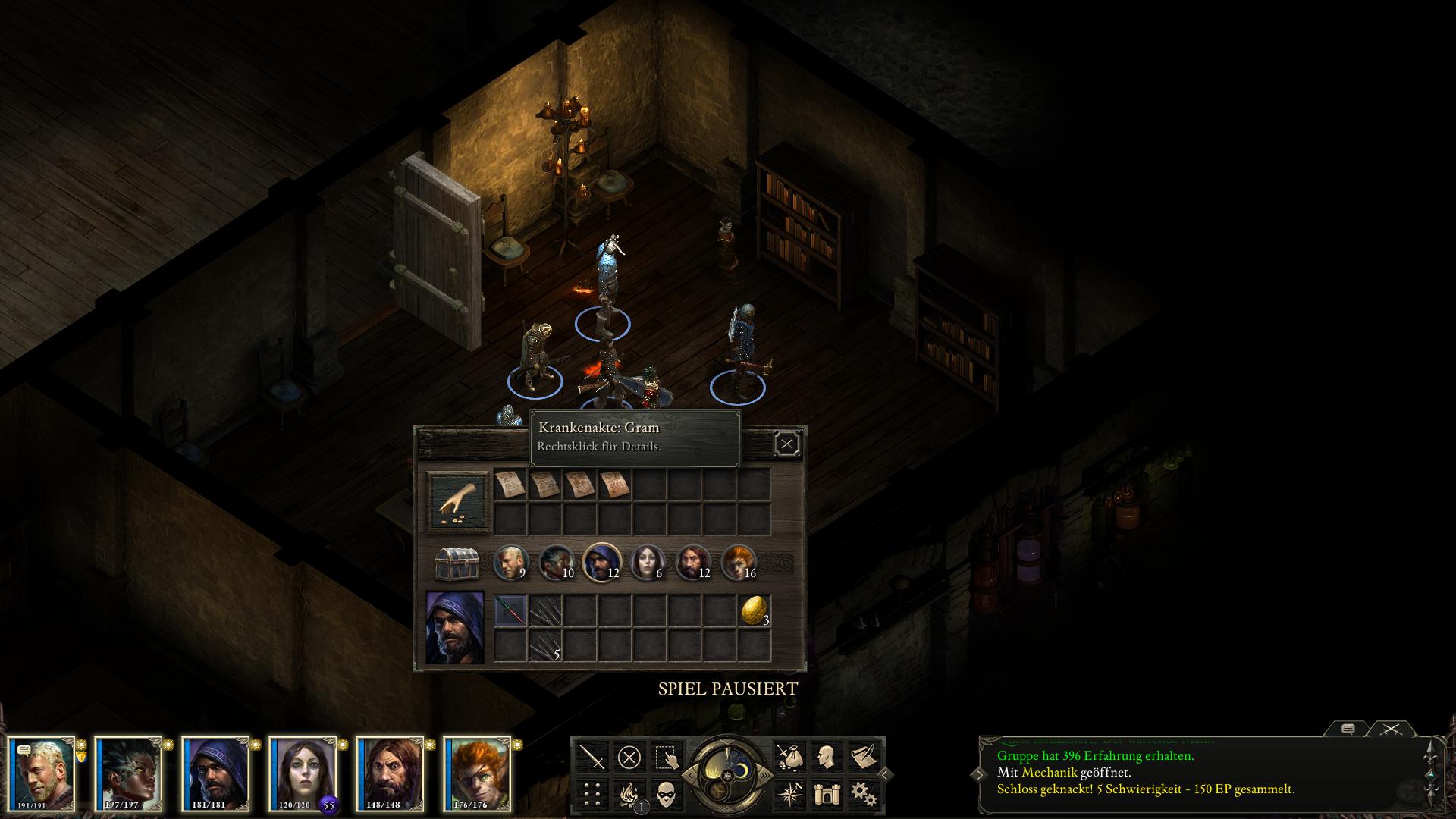Take all items with the hand button

(455, 500)
